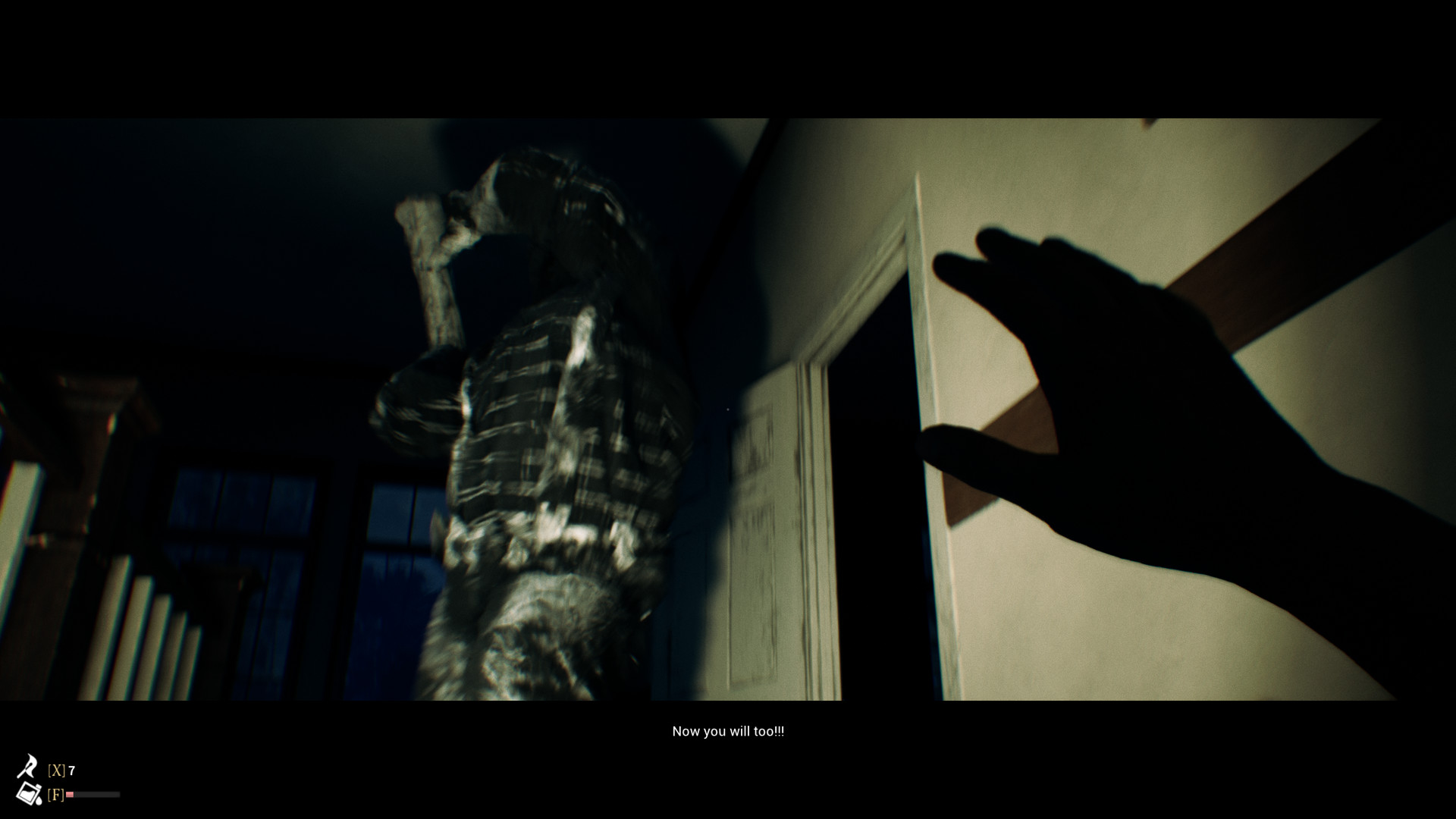The image size is (1456, 819).
Task: Click the flask item icon near [F]
Action: point(29,794)
